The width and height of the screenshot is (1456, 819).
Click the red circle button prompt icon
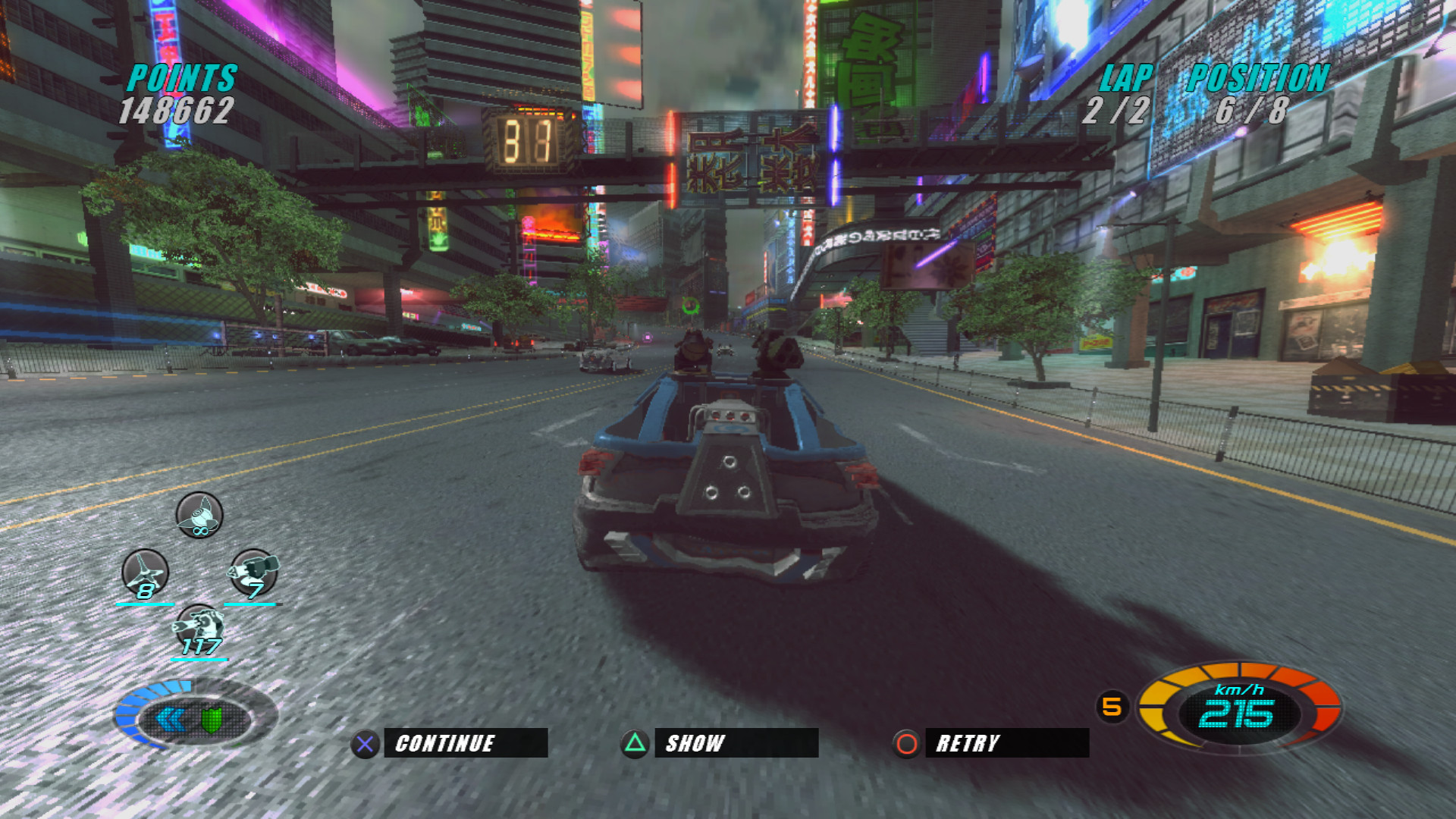(x=905, y=743)
